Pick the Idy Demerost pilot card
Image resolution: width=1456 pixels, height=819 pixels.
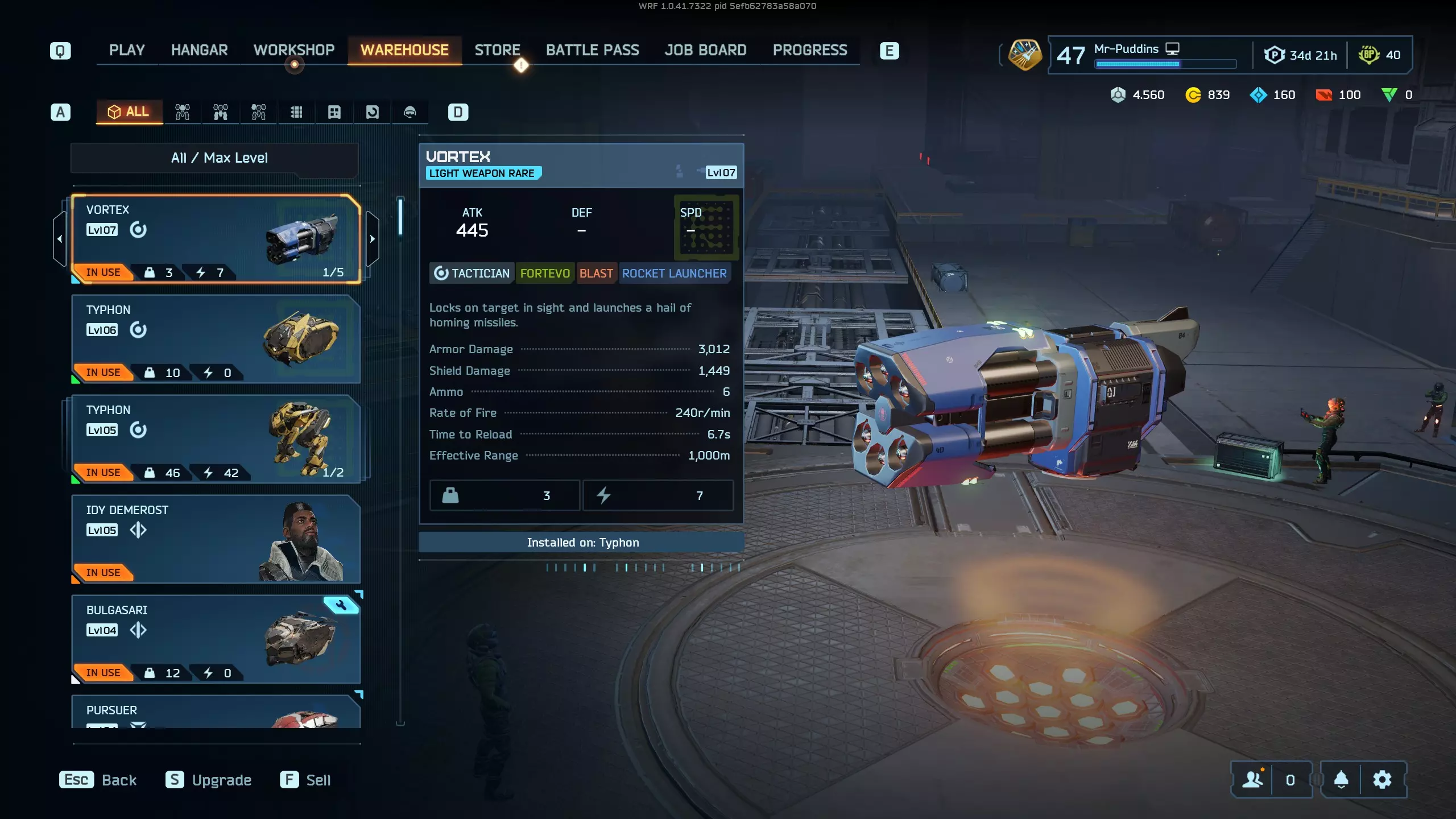click(216, 539)
